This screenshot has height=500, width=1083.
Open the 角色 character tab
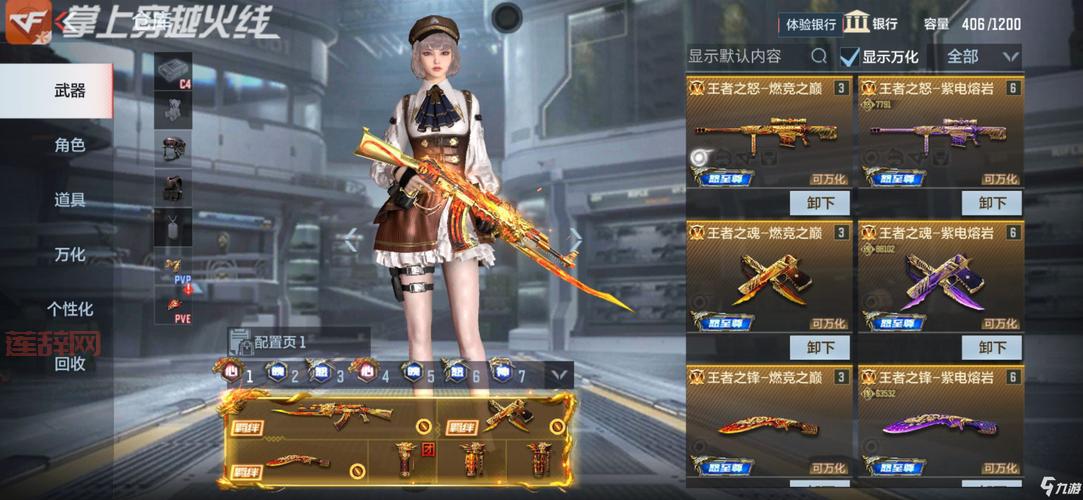69,146
